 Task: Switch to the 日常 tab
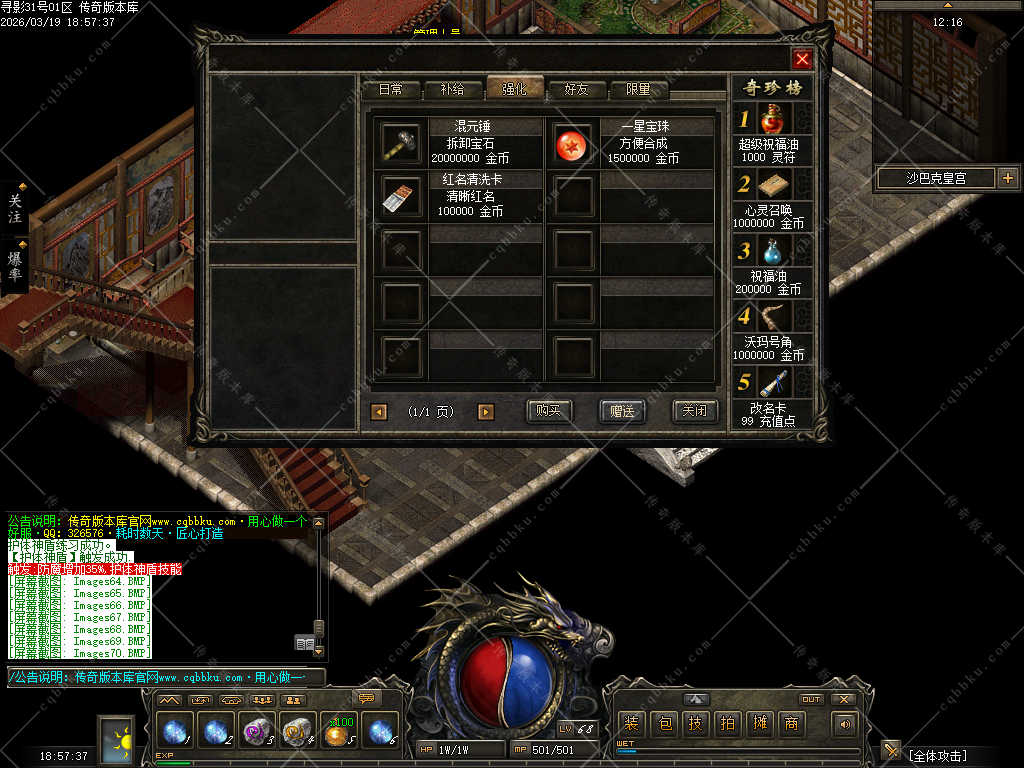391,89
